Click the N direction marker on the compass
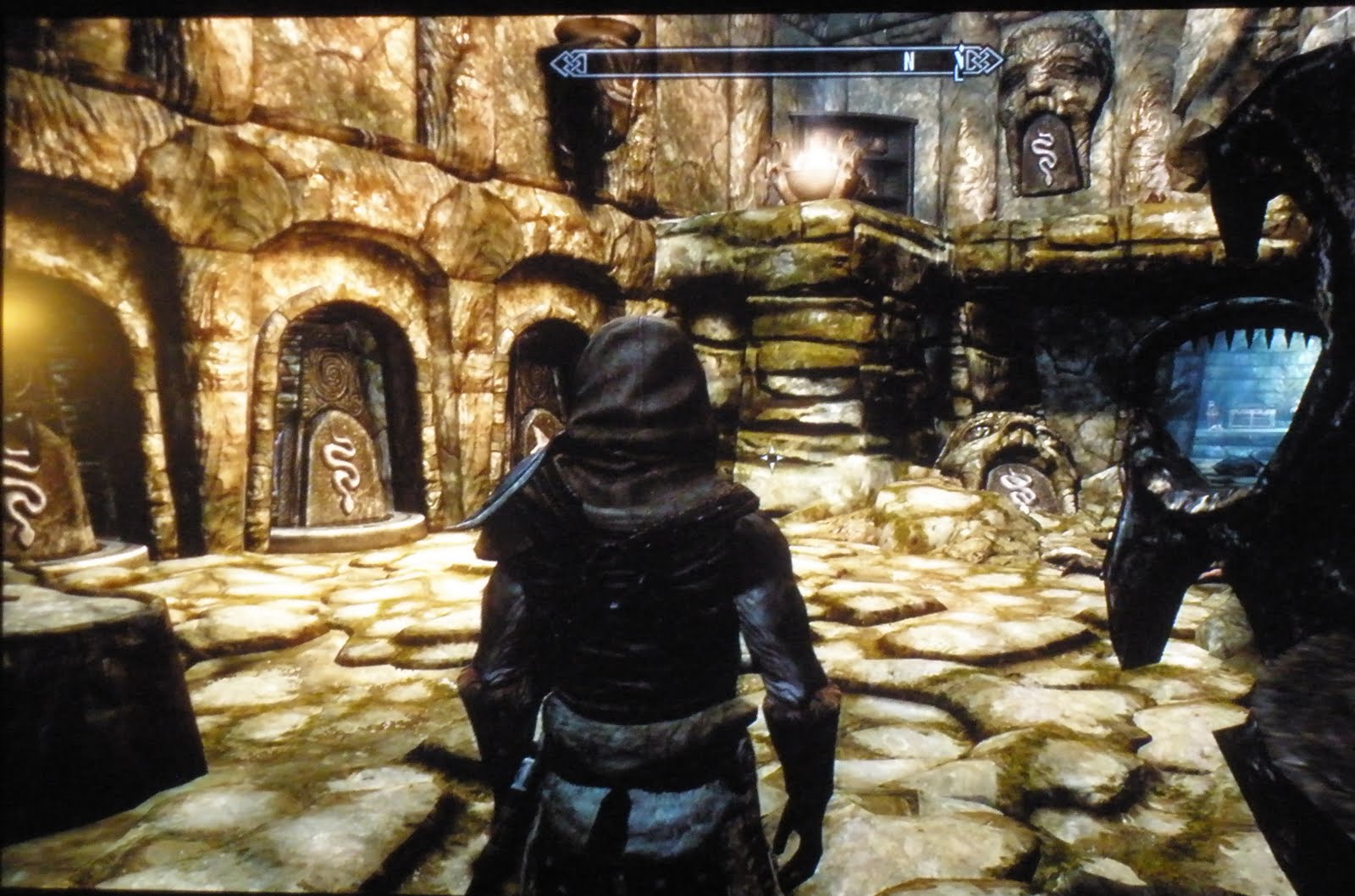The height and width of the screenshot is (896, 1355). [x=909, y=60]
